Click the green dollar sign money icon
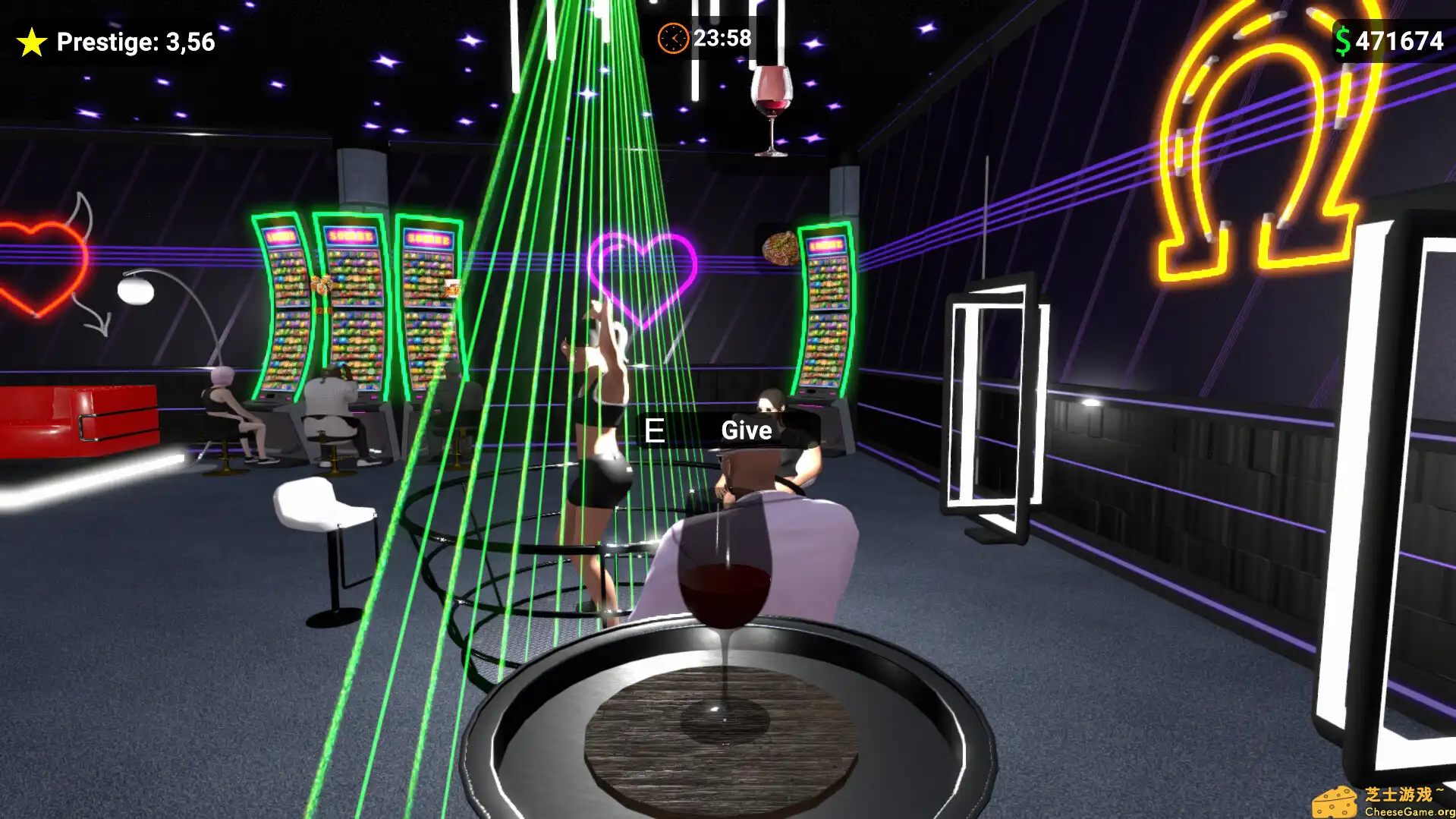This screenshot has width=1456, height=819. tap(1344, 40)
